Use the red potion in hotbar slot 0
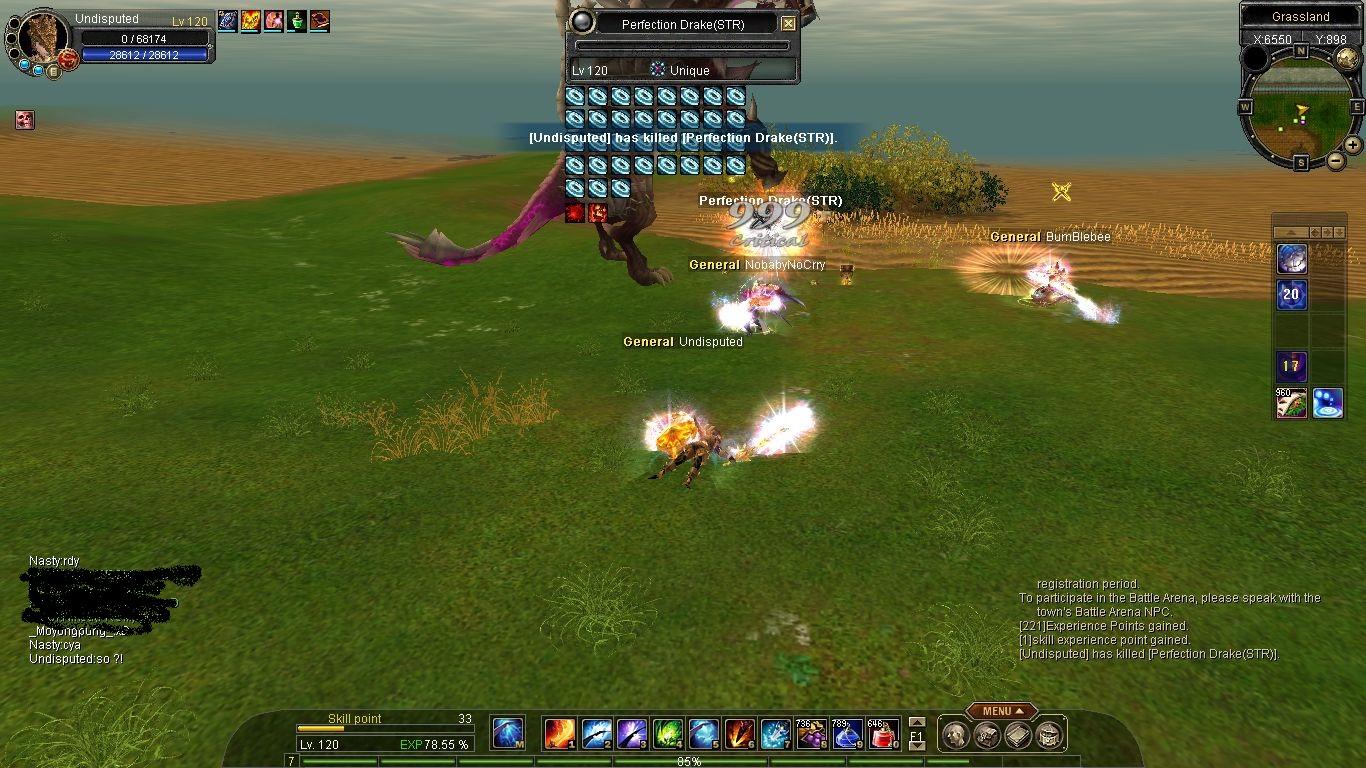 point(882,735)
